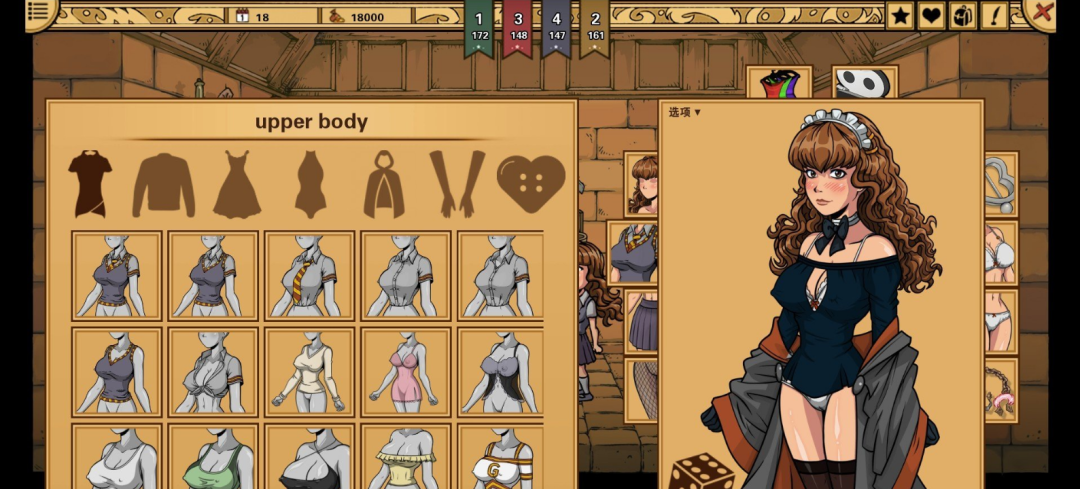Switch to the long-sleeve sweater category
The height and width of the screenshot is (489, 1080).
coord(163,185)
